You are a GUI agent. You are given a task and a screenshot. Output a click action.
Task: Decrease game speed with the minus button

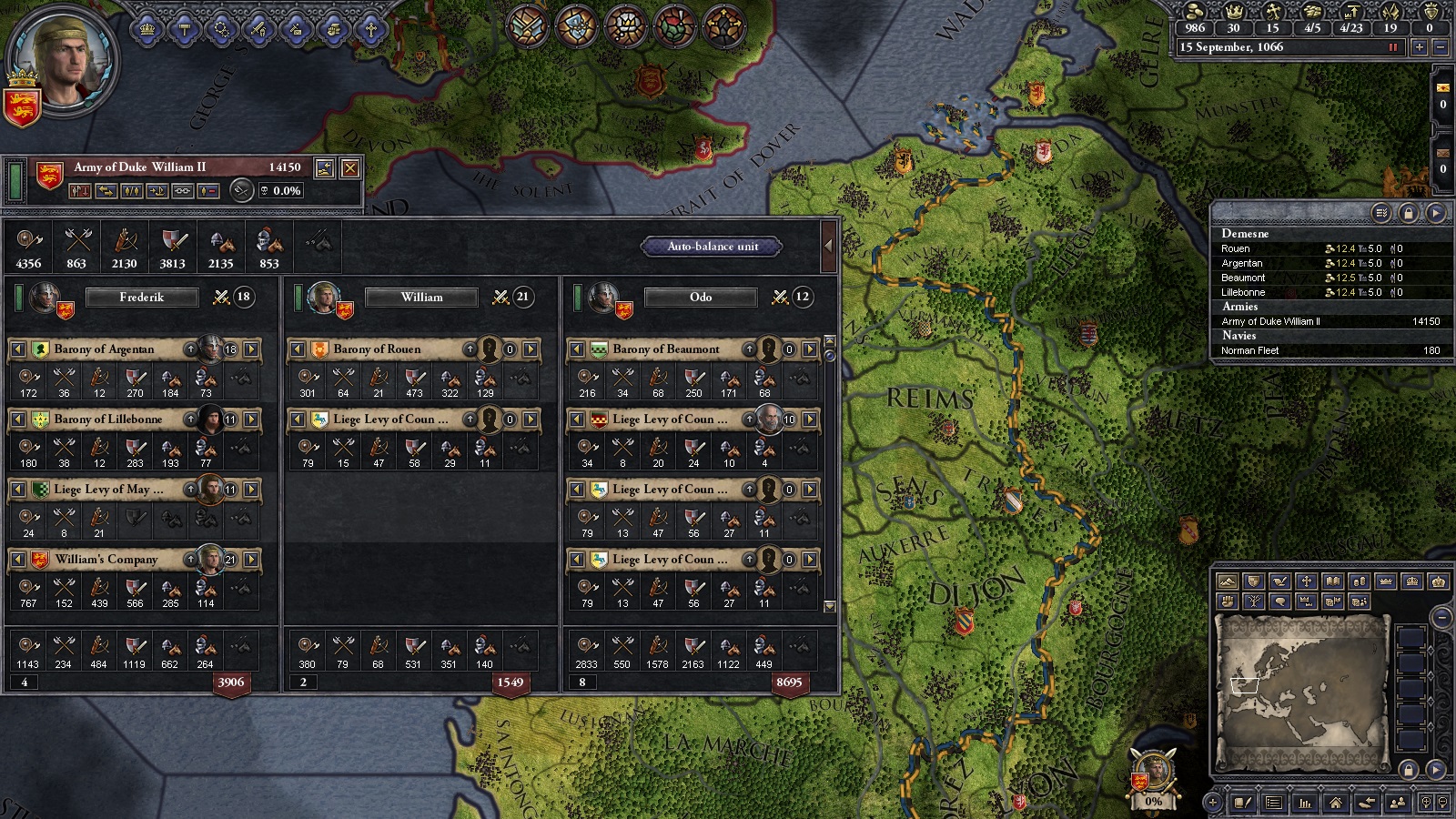1440,48
